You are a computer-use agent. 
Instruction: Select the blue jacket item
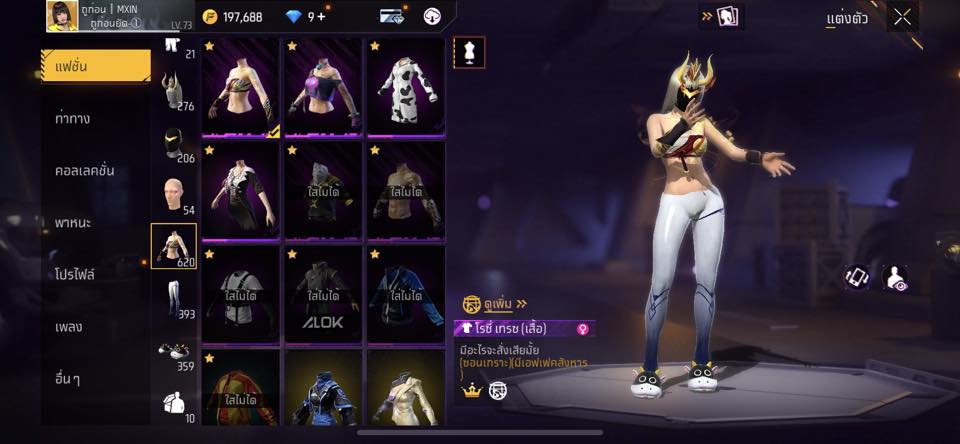405,292
